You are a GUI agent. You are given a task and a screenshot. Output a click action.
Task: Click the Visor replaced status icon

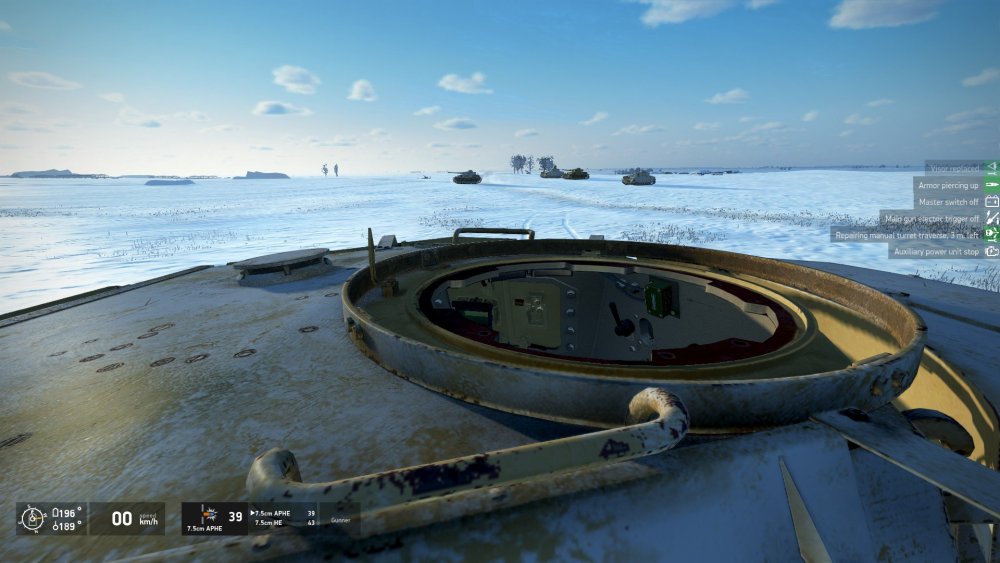[991, 167]
